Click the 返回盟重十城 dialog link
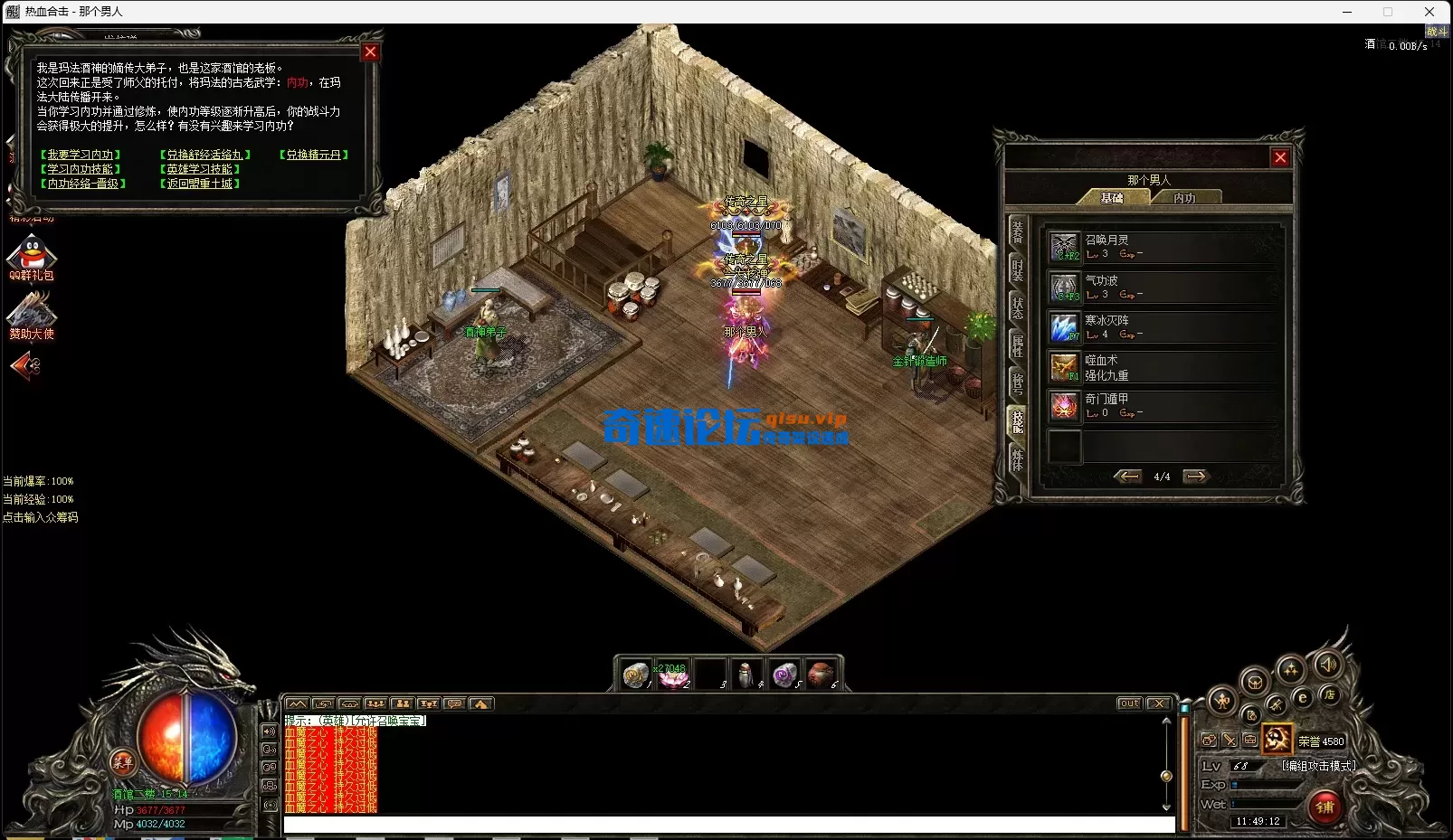Viewport: 1453px width, 840px height. (197, 183)
